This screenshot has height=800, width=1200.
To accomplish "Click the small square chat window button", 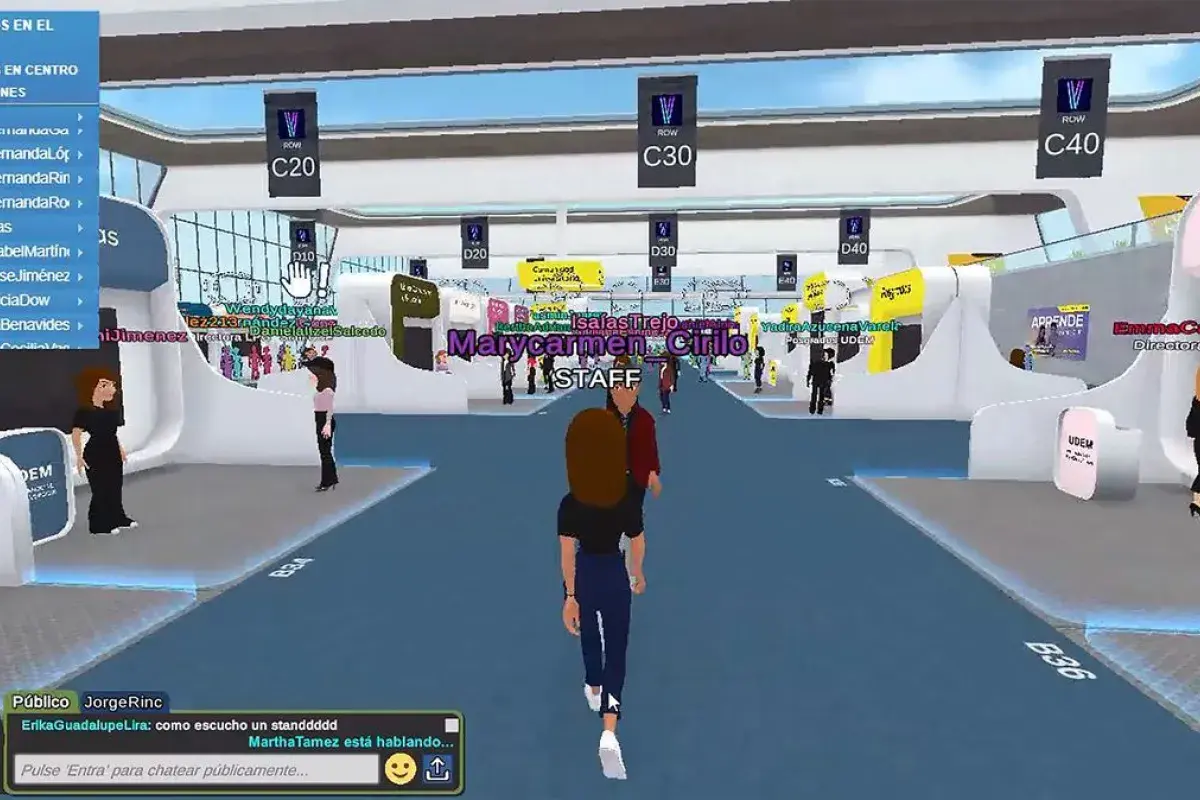I will tap(451, 725).
